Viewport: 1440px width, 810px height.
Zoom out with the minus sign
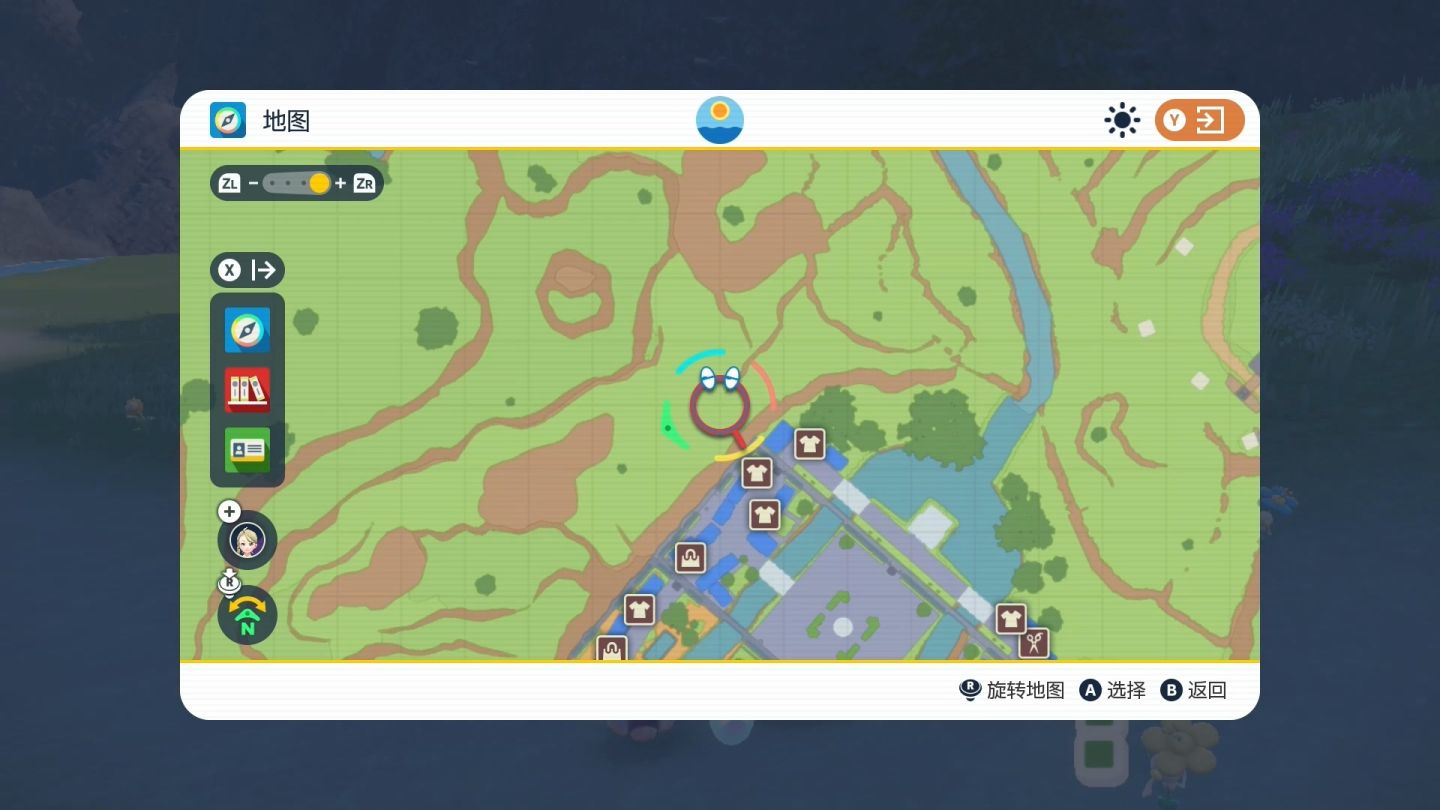click(x=253, y=183)
